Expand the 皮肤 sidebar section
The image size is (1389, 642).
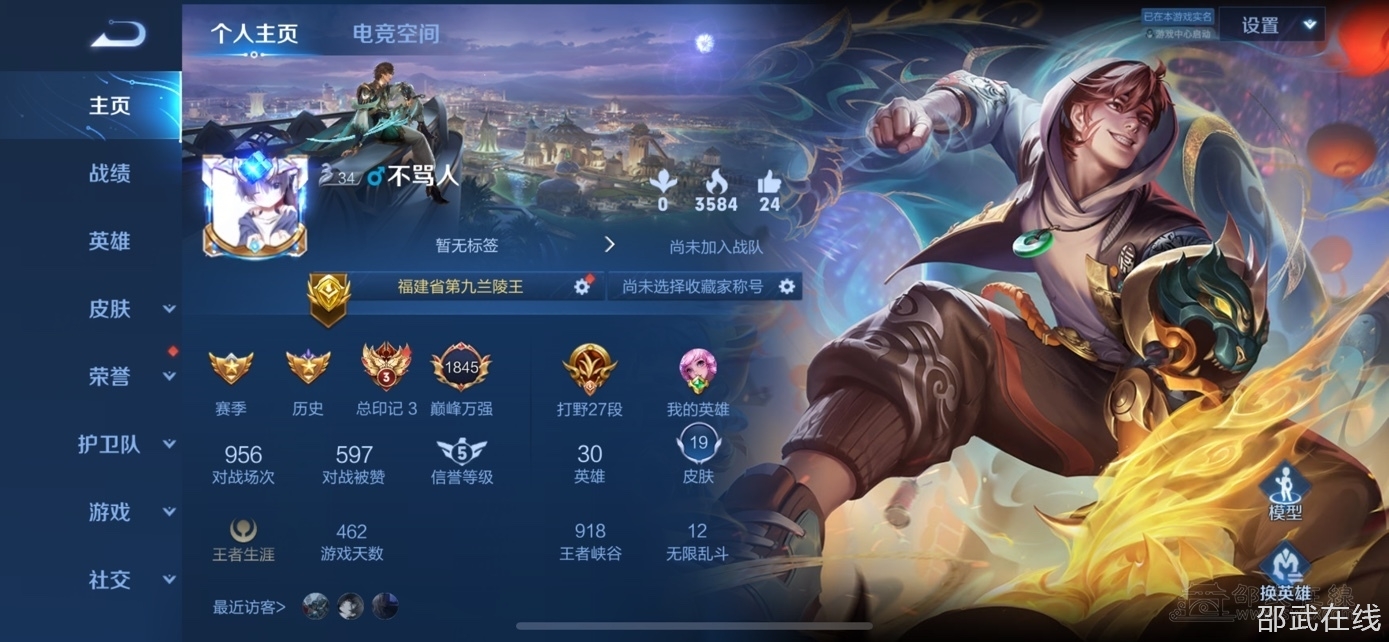point(130,309)
